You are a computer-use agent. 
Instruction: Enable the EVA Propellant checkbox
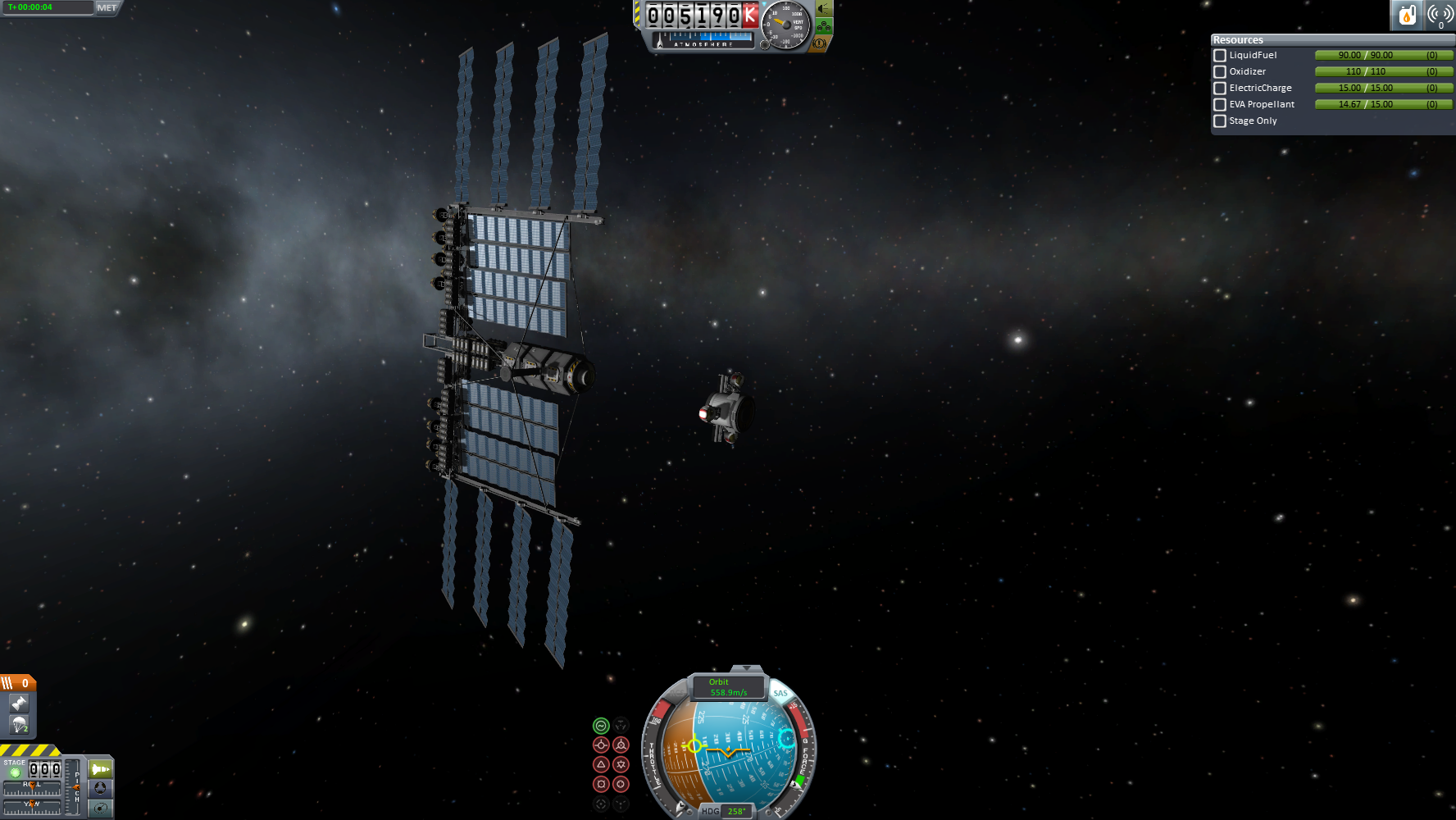(1220, 105)
